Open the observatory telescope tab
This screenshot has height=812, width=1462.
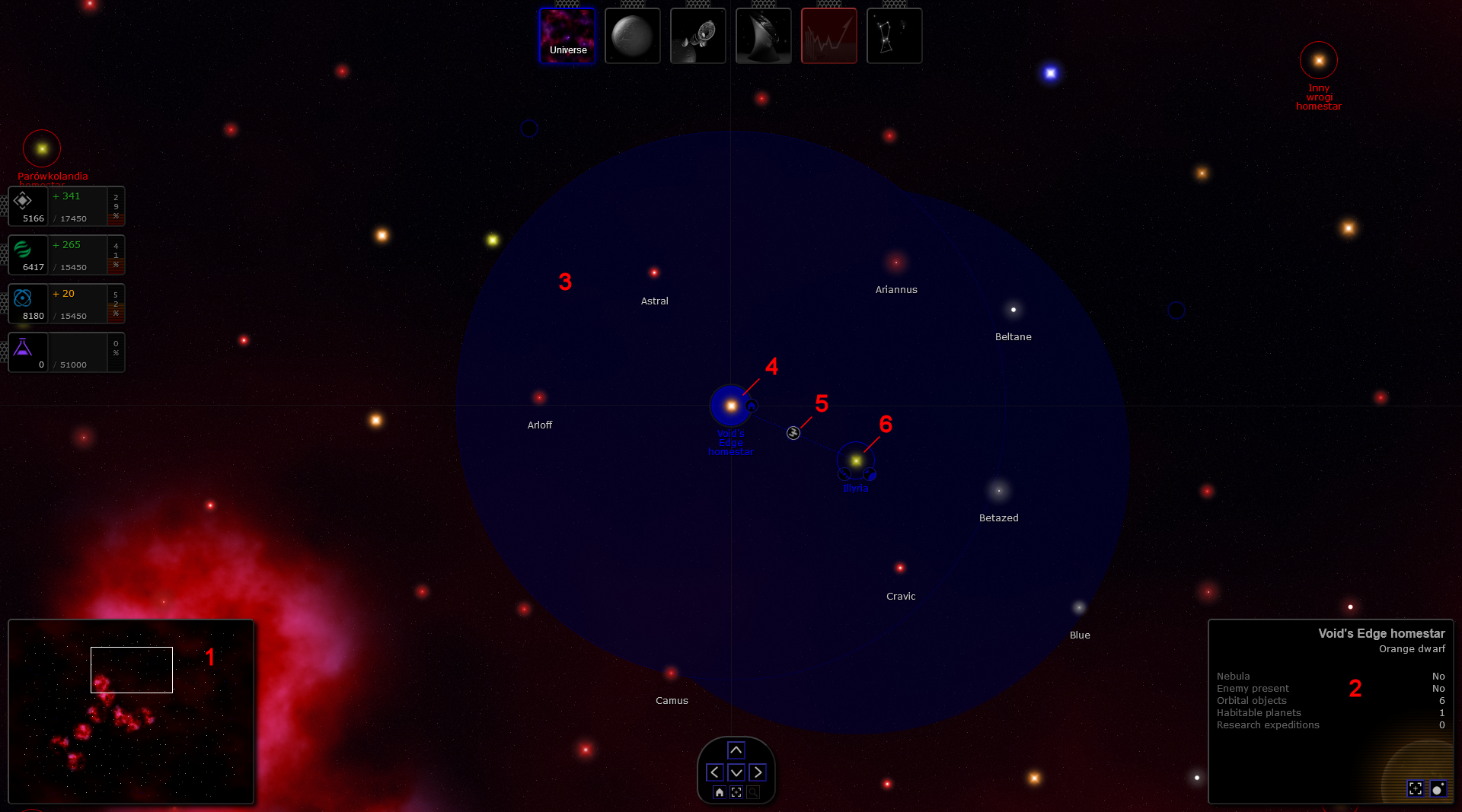click(763, 36)
